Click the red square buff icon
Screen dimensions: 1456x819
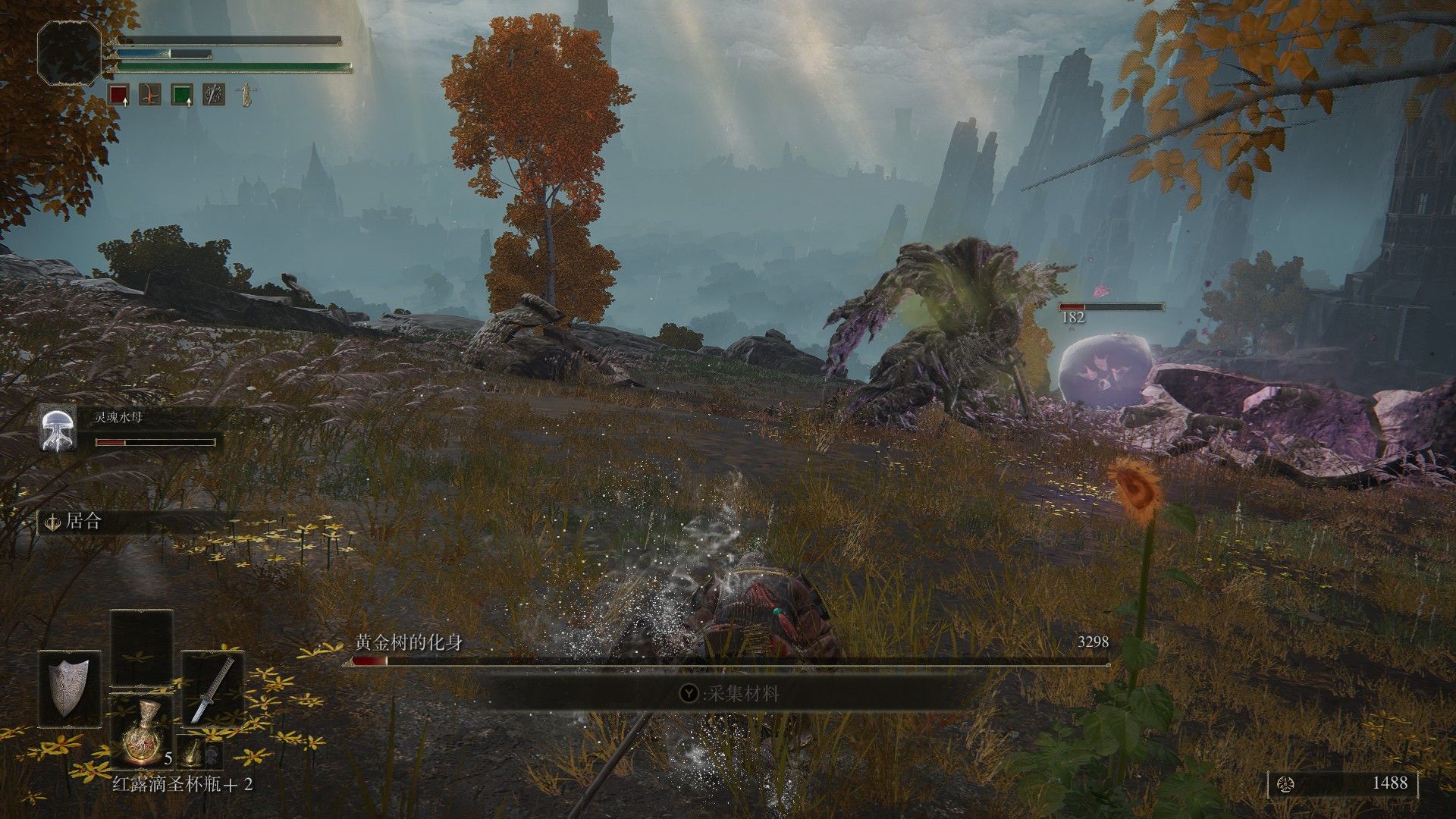[x=118, y=95]
